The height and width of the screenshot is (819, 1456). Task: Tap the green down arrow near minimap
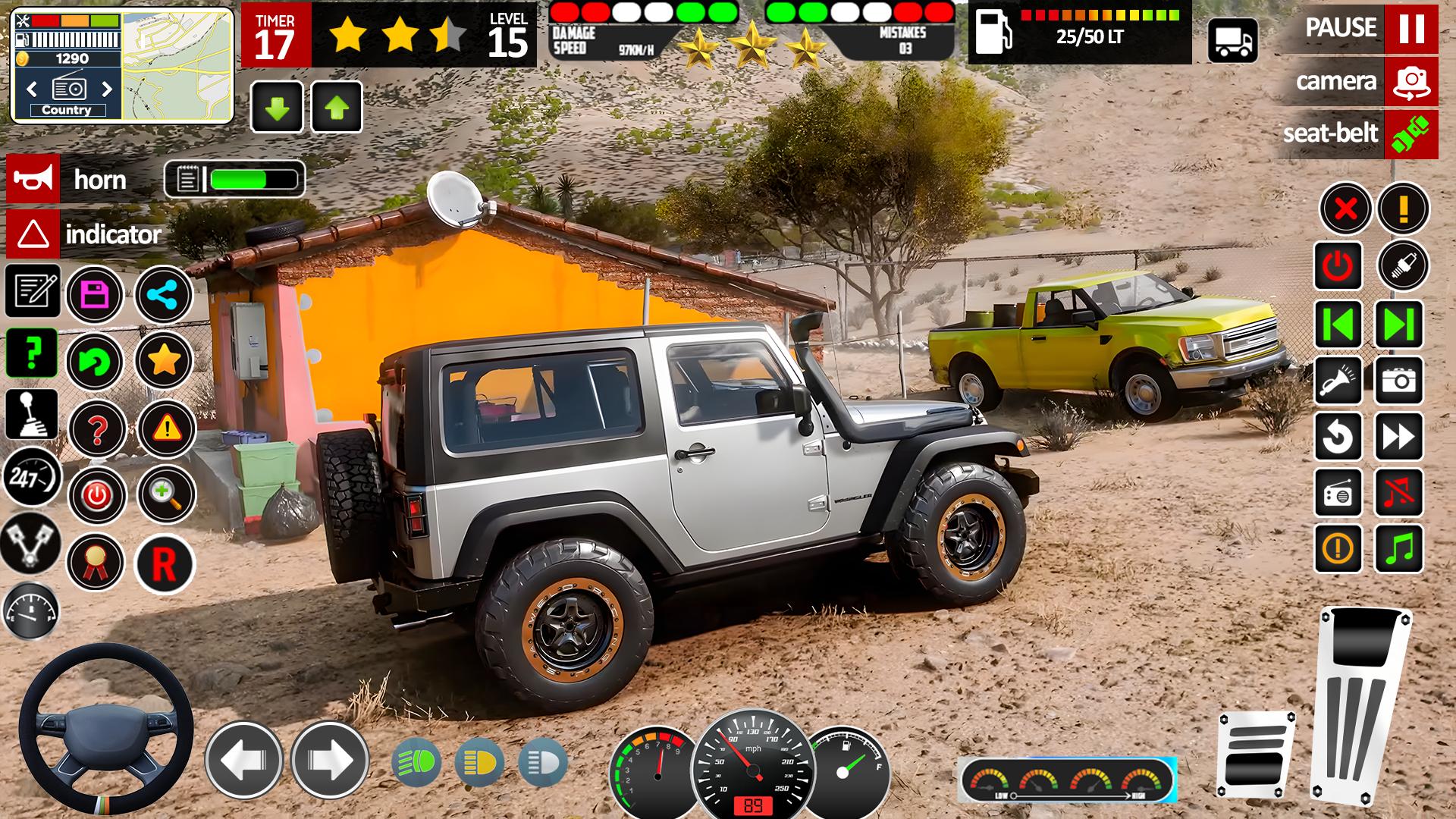tap(278, 108)
